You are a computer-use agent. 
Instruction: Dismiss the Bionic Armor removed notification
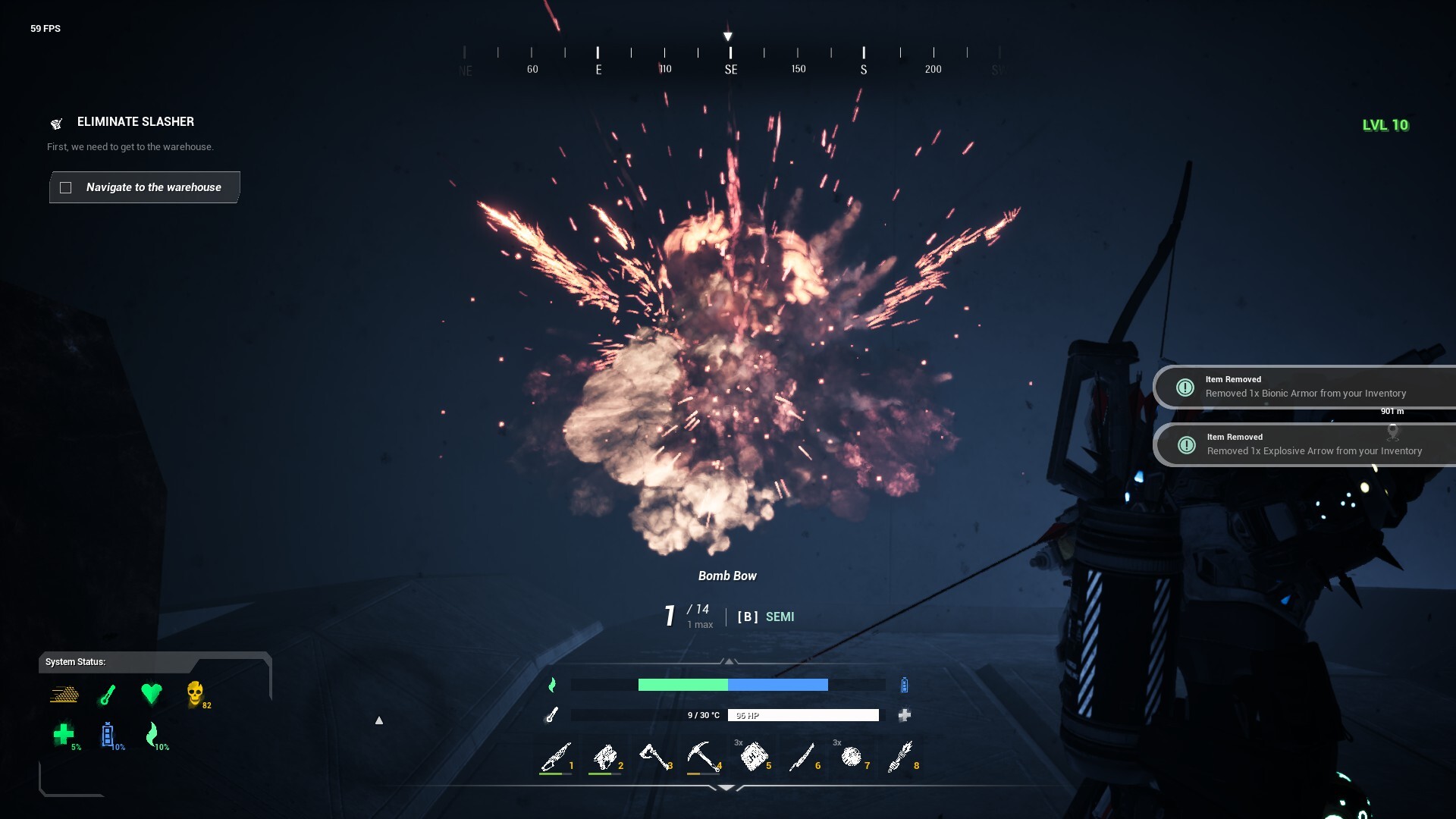[1304, 387]
